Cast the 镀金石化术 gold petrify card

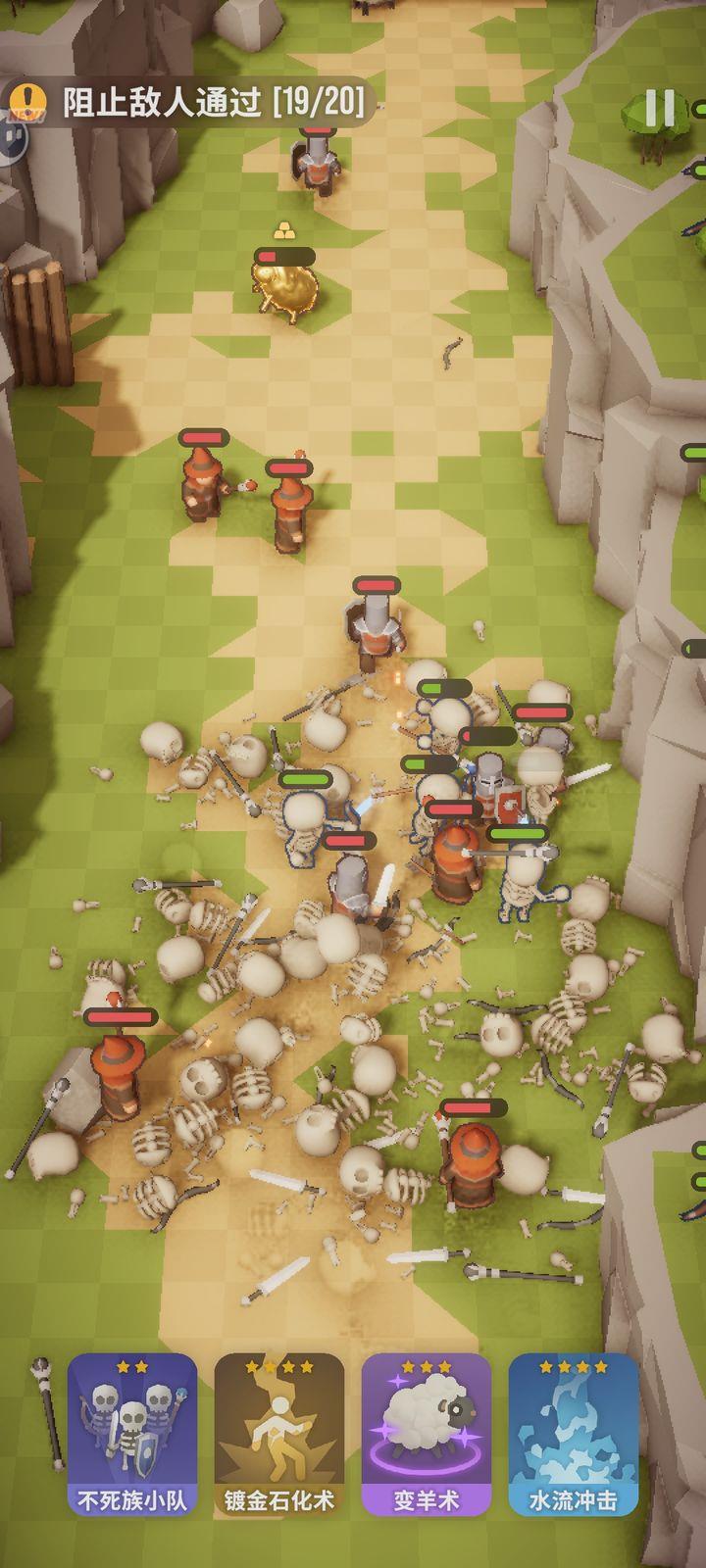tap(279, 1434)
